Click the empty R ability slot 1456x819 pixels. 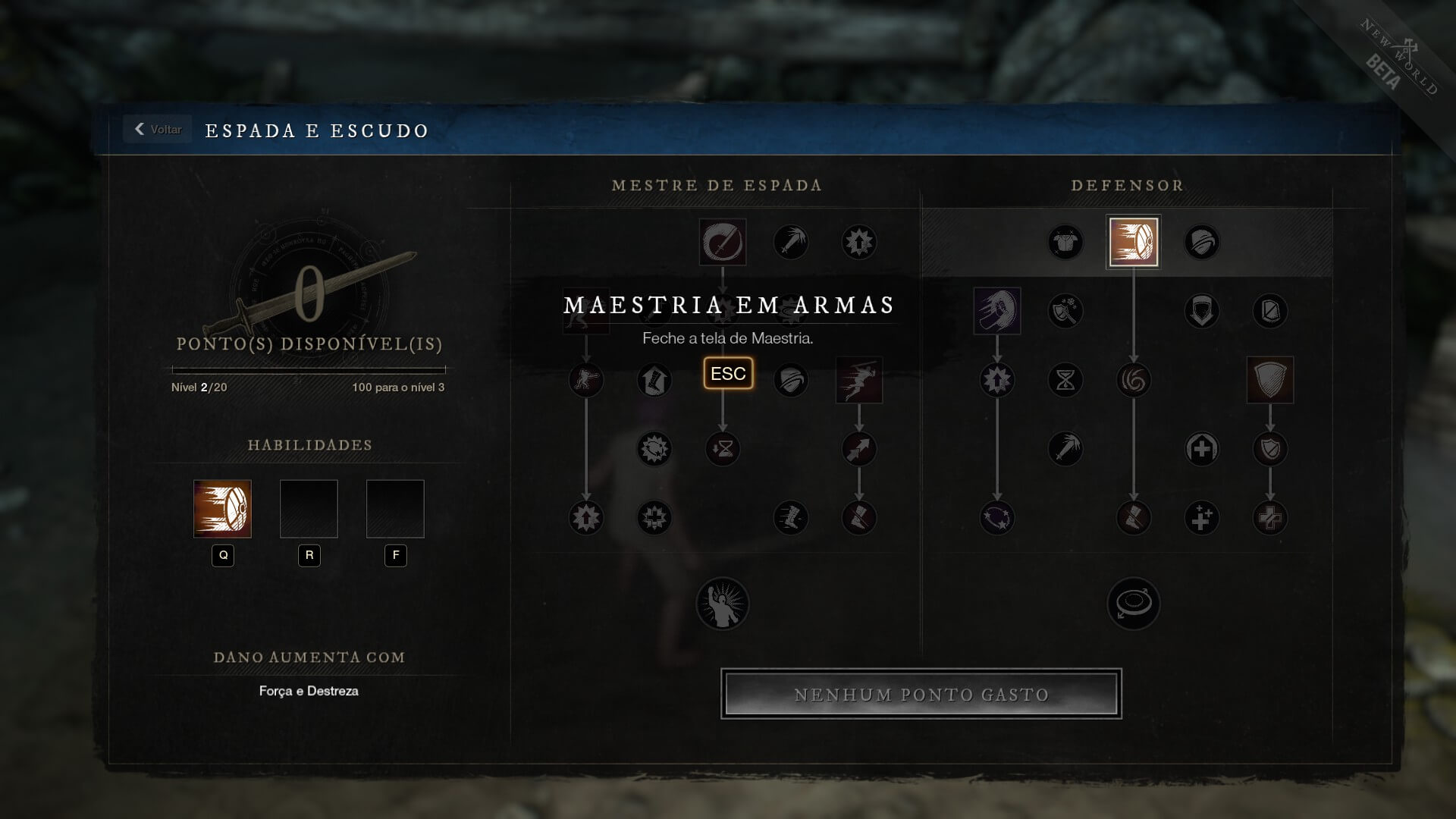(309, 509)
